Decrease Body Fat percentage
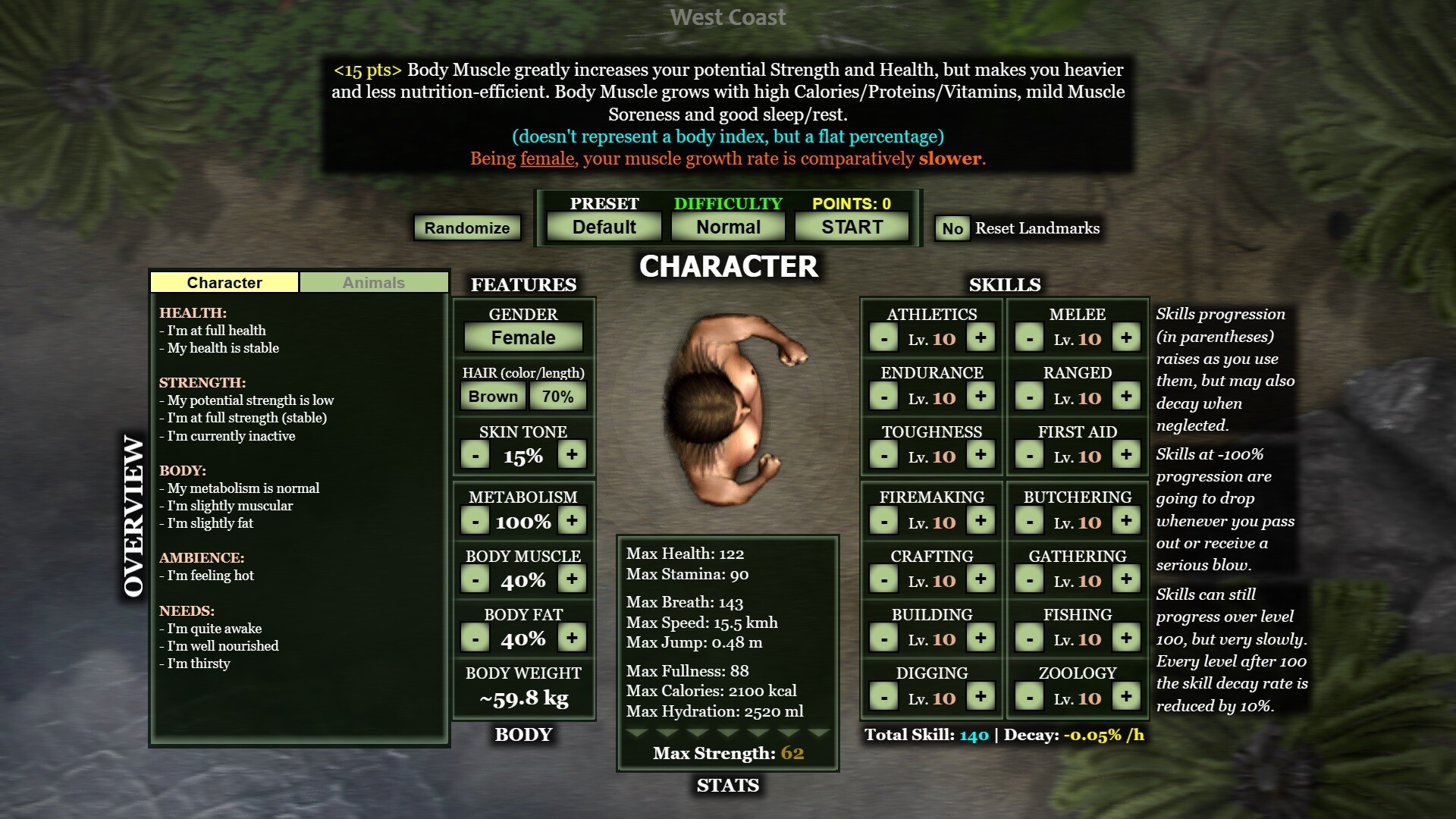 click(x=475, y=639)
